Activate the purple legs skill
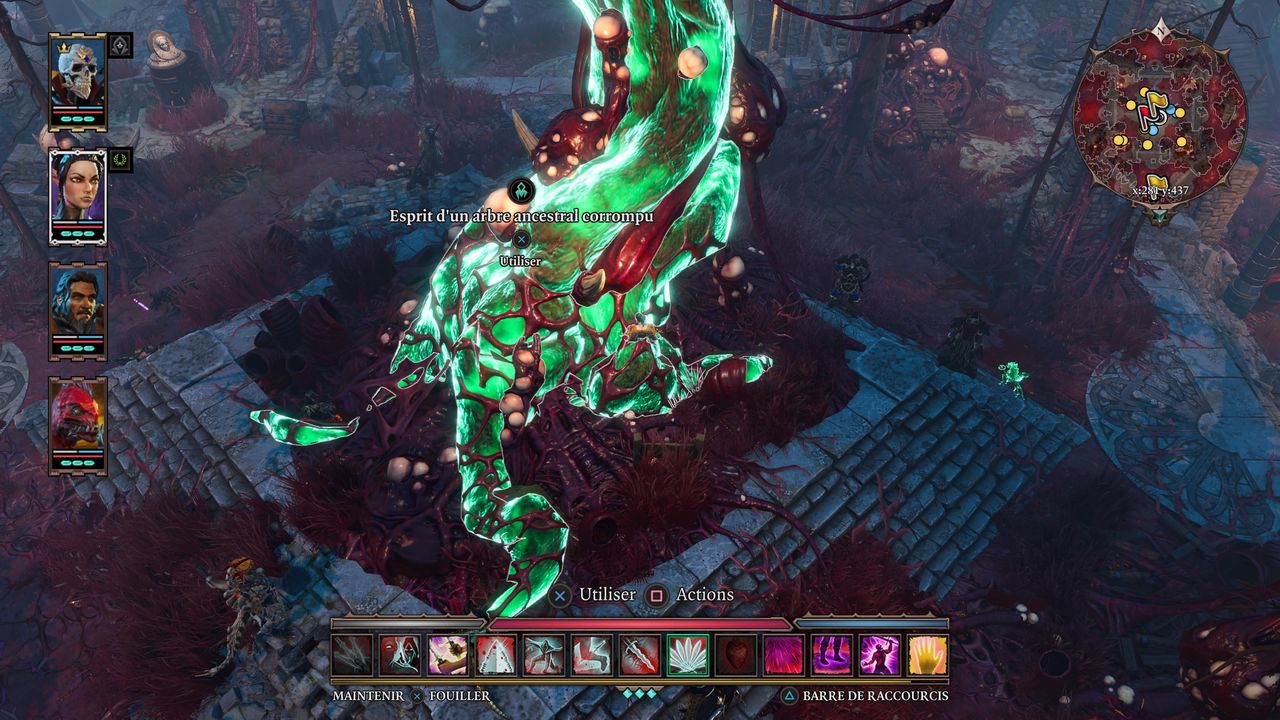The image size is (1280, 720). coord(831,655)
